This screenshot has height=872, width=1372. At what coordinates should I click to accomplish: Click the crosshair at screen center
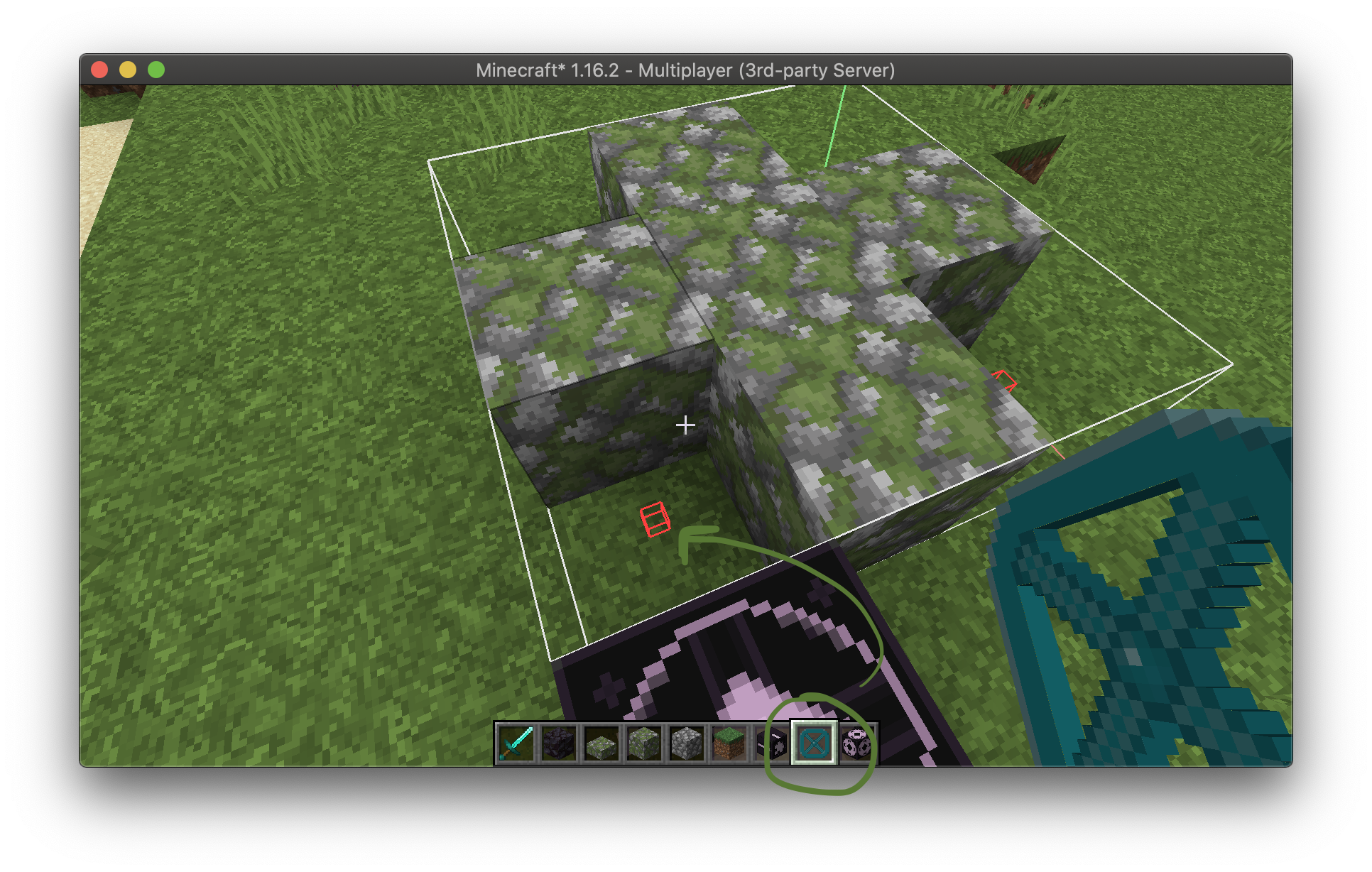point(685,425)
